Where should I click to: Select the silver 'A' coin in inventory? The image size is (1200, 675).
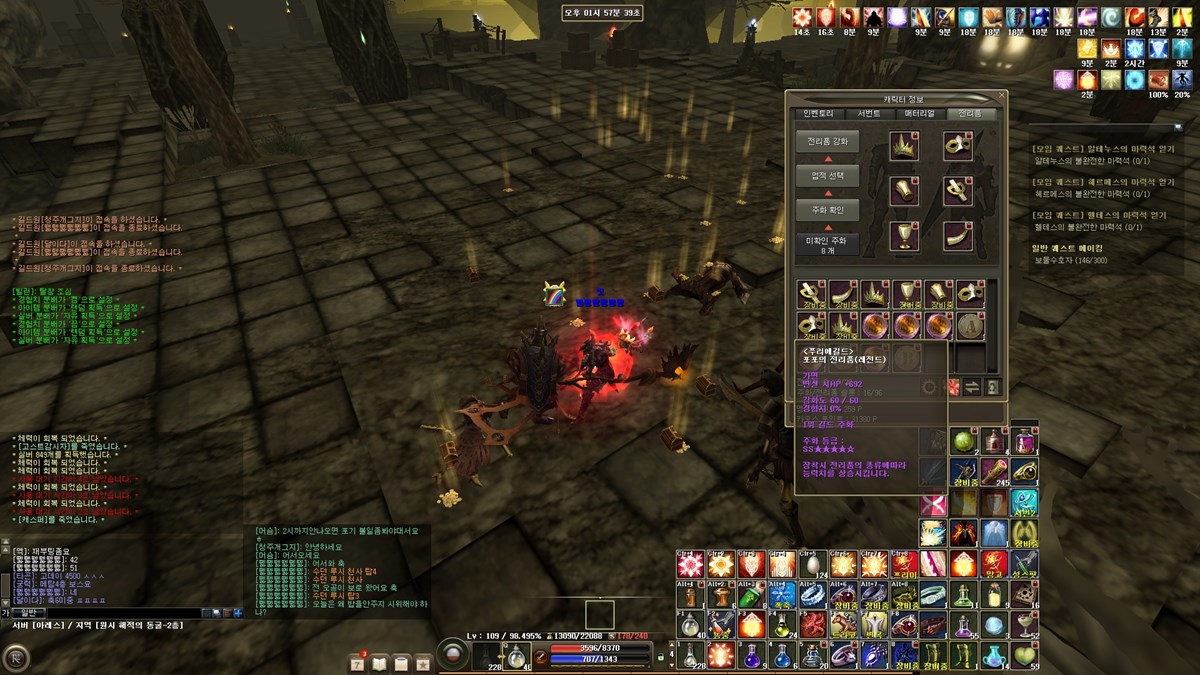[968, 324]
